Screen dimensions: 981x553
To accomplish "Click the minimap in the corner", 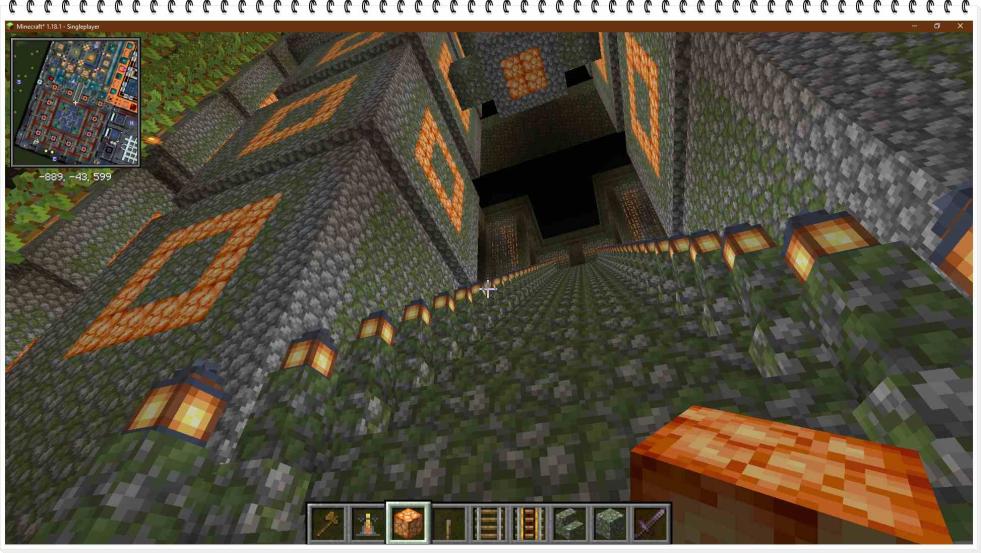I will coord(75,102).
